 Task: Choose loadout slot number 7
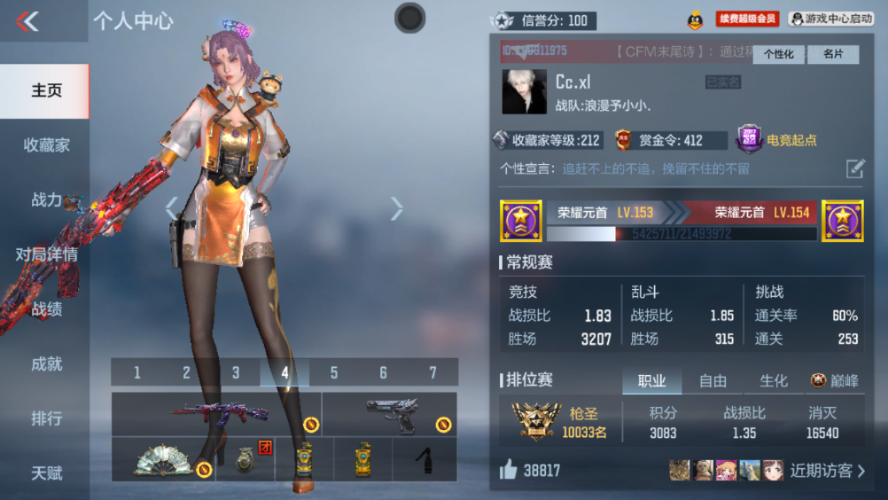pos(433,373)
